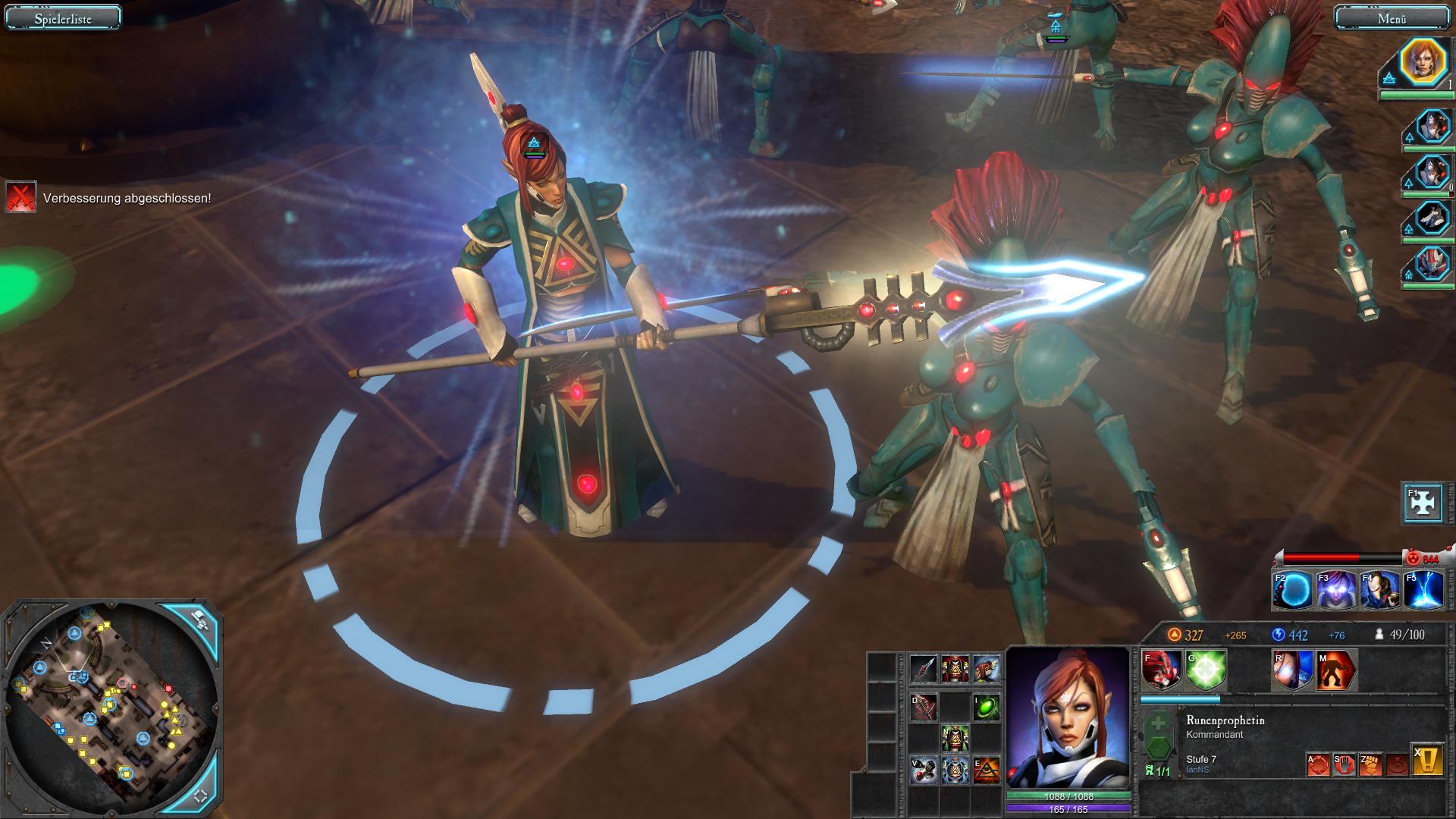Activate the orange eye-triangle E ability
1456x819 pixels.
[x=986, y=770]
